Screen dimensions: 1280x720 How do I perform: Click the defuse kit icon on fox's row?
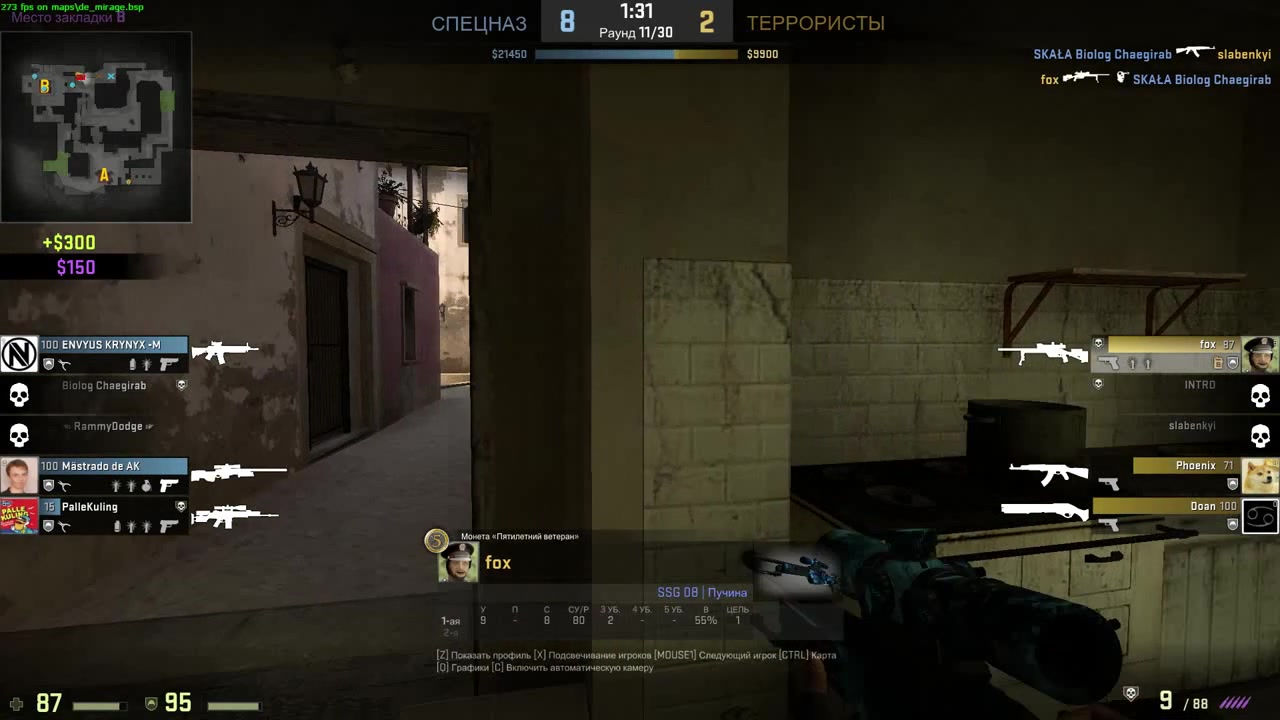click(x=1218, y=361)
